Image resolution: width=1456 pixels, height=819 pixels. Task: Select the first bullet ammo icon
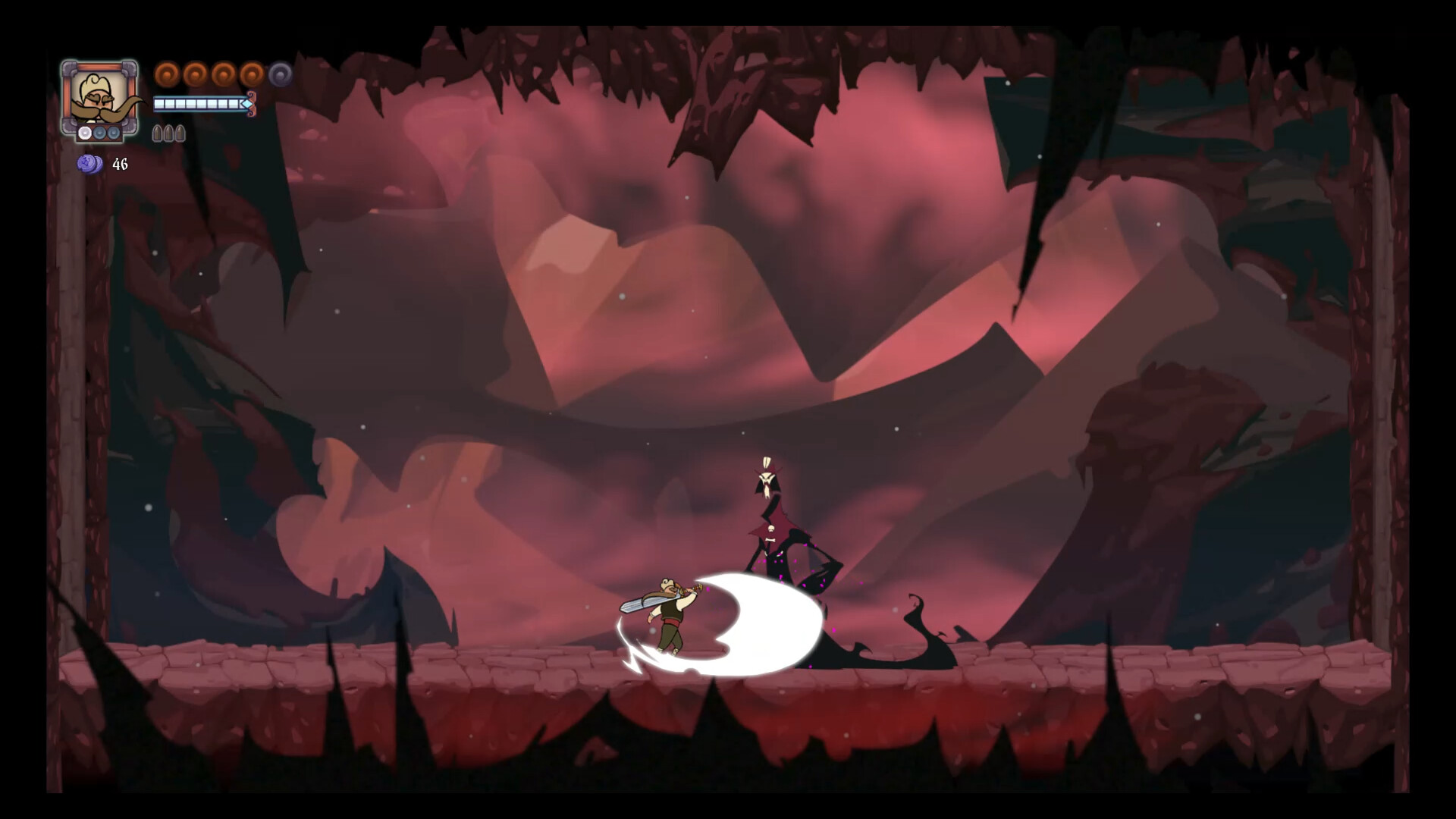[x=157, y=133]
